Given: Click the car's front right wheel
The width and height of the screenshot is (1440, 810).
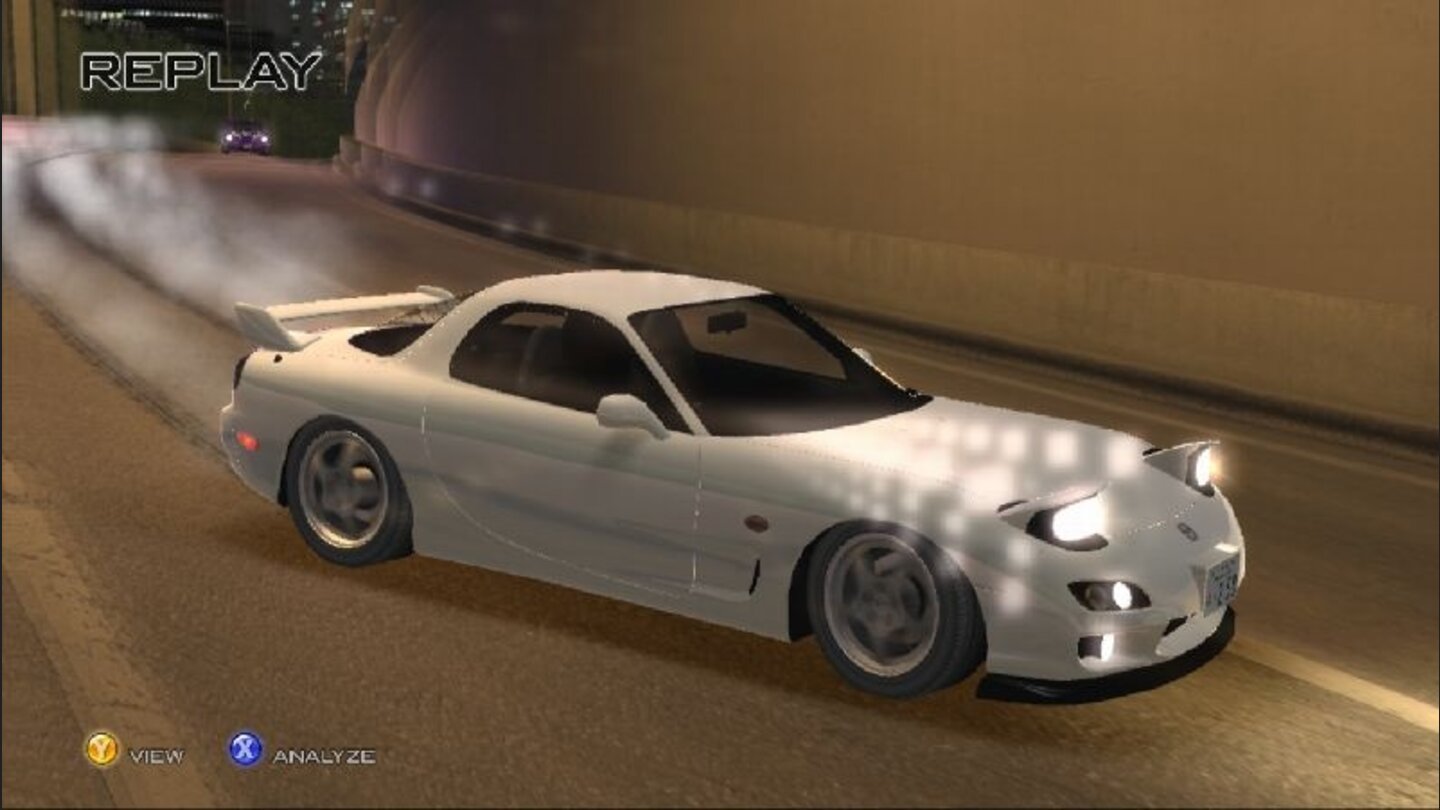Looking at the screenshot, I should point(880,600).
